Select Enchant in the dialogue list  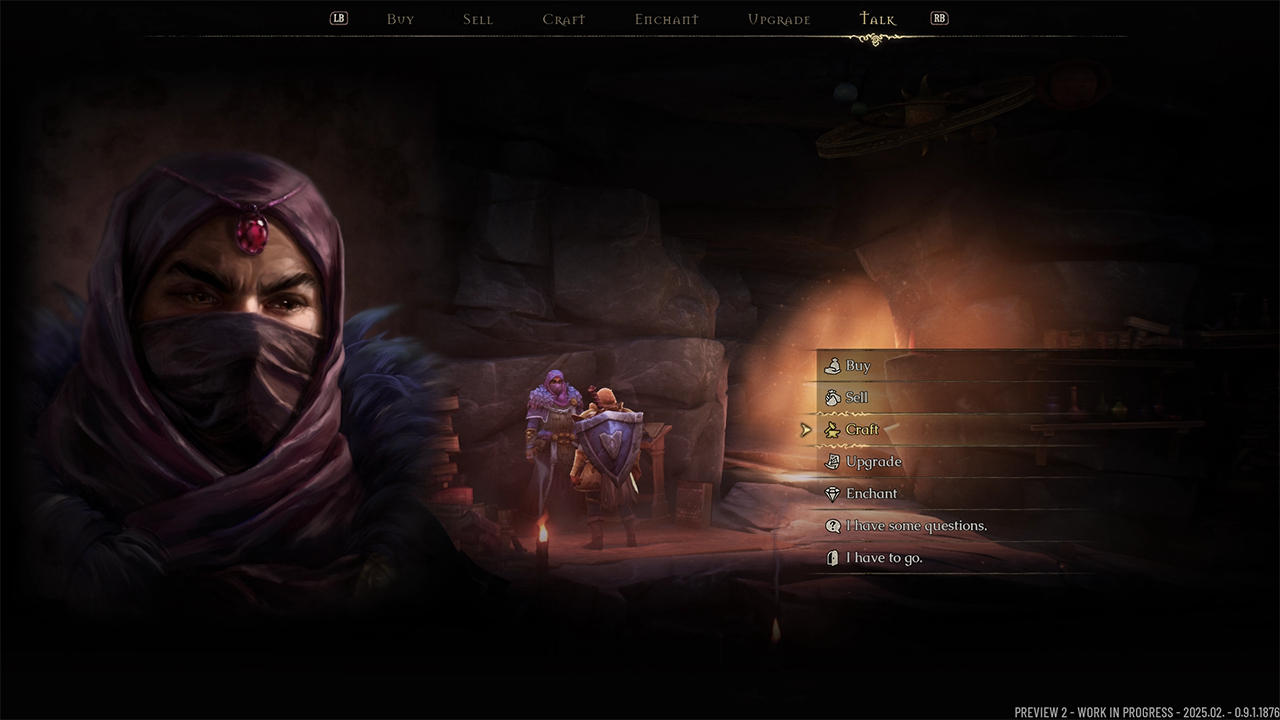click(x=871, y=494)
